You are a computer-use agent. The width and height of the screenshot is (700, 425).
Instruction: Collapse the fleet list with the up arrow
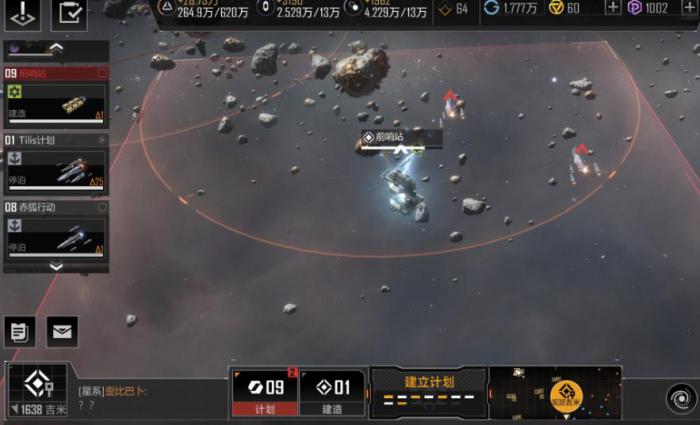tap(56, 48)
